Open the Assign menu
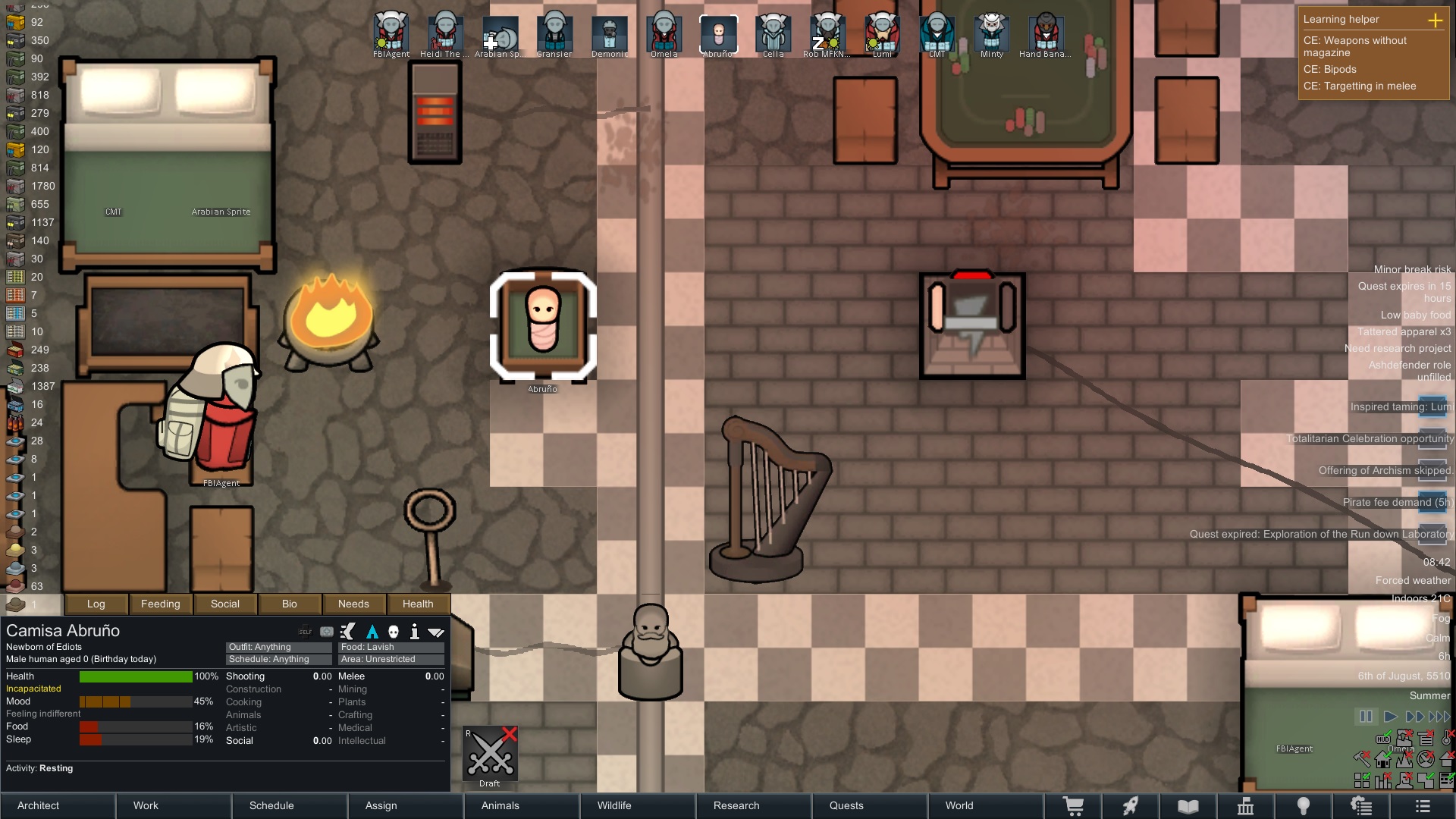The width and height of the screenshot is (1456, 819). (x=406, y=805)
